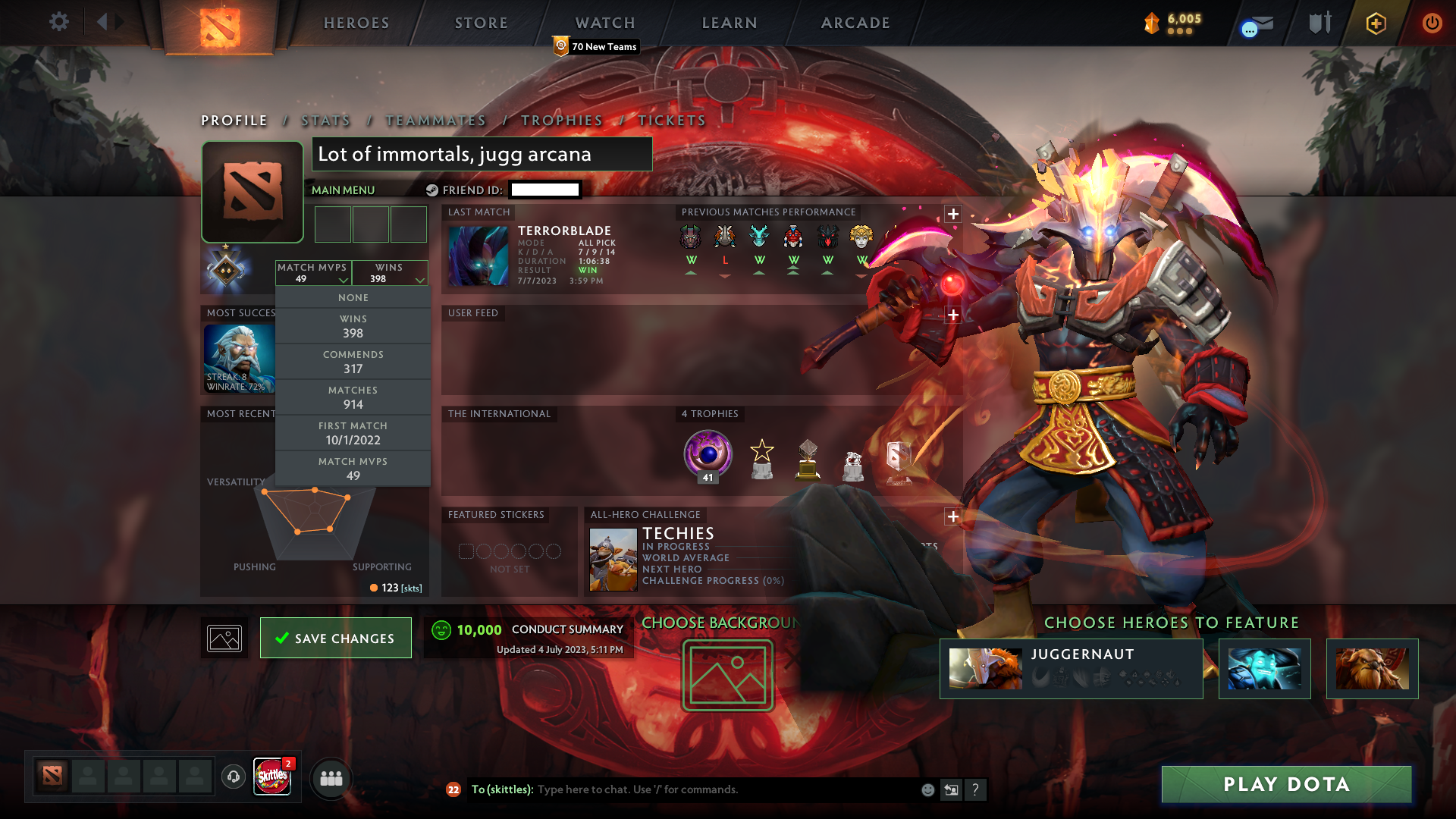Open voice chat with the headset icon
The height and width of the screenshot is (819, 1456).
point(234,778)
